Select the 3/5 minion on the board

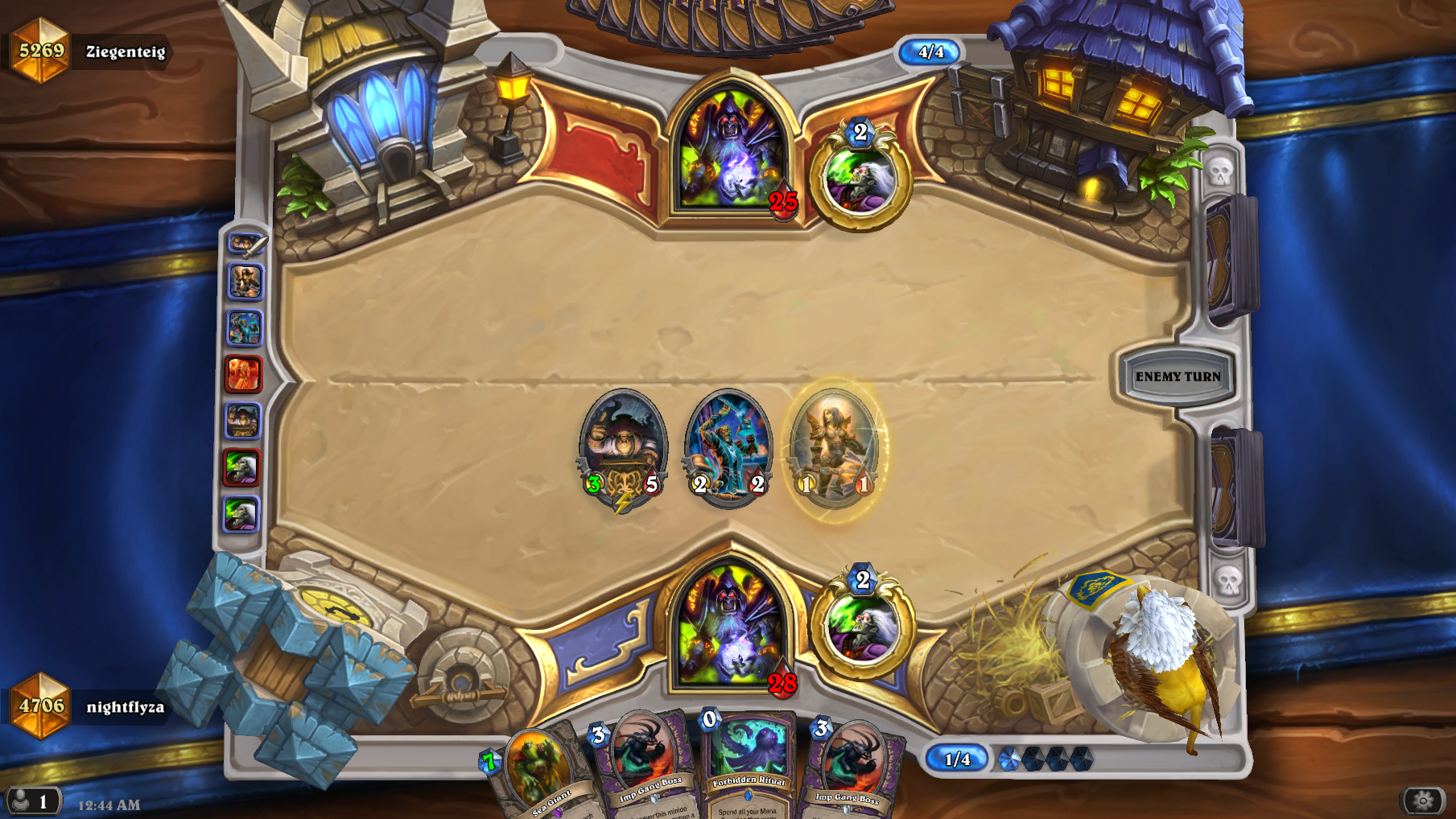[x=623, y=447]
